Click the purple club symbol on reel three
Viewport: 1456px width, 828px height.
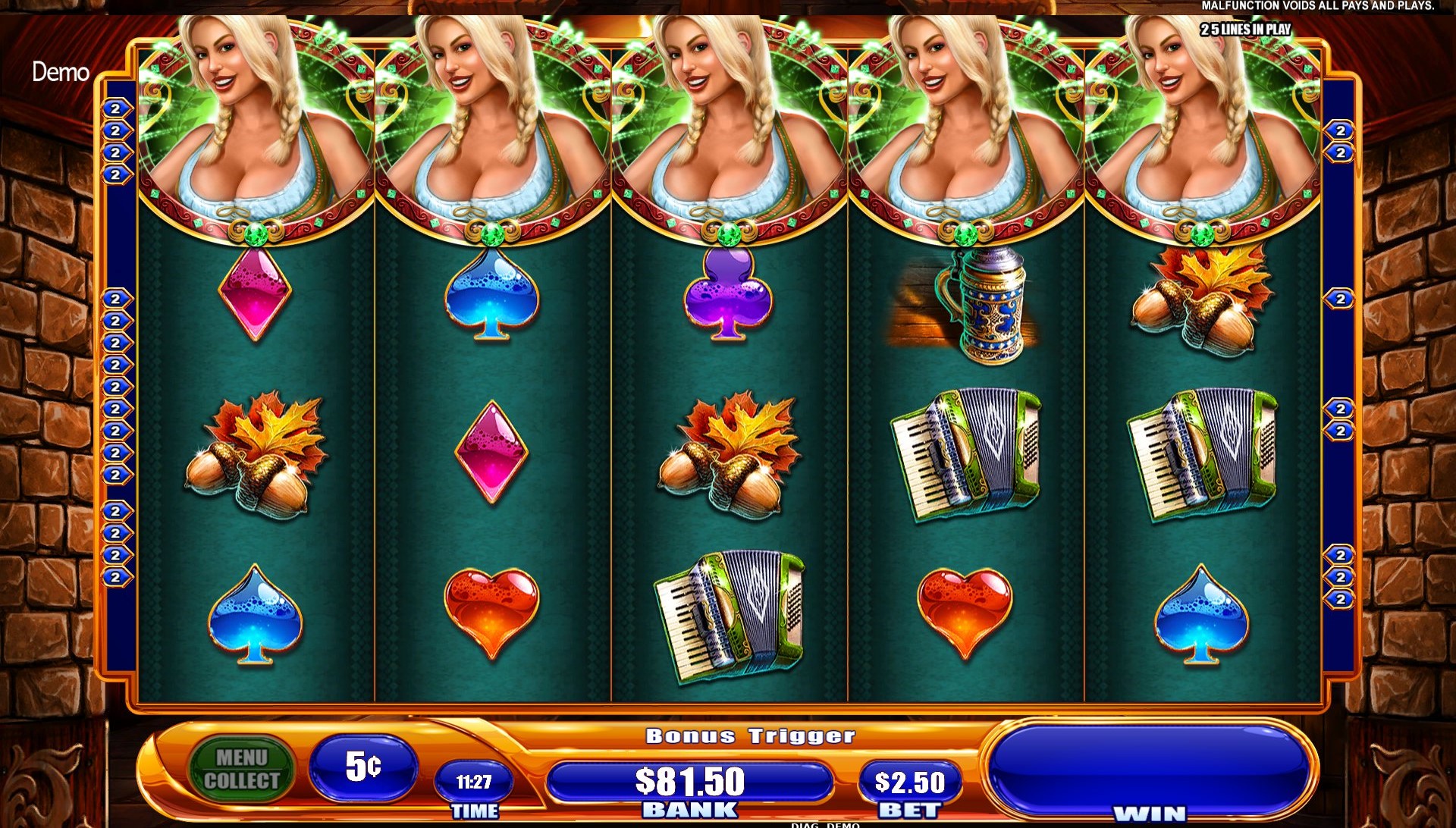point(728,296)
